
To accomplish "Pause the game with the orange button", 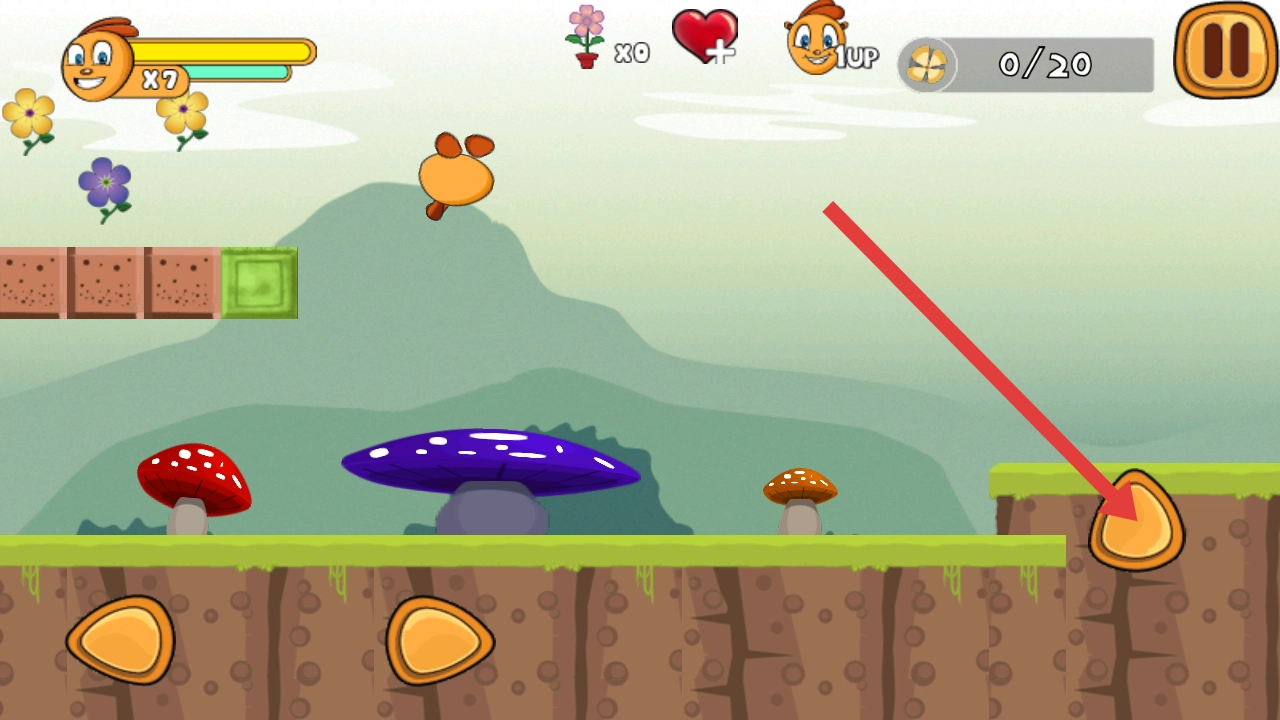I will click(x=1225, y=50).
